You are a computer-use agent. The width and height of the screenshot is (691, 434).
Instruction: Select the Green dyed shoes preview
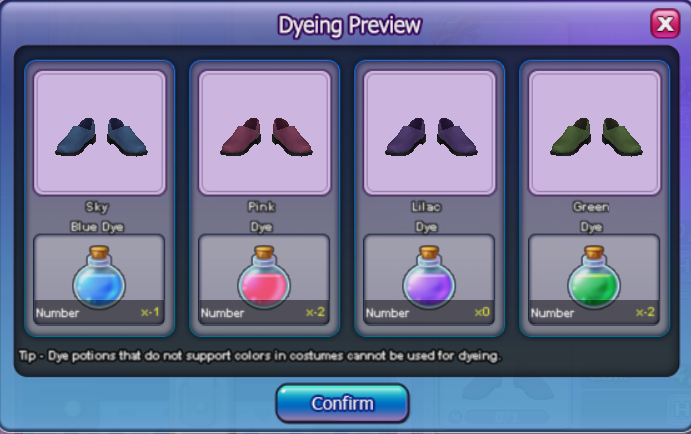(x=594, y=133)
